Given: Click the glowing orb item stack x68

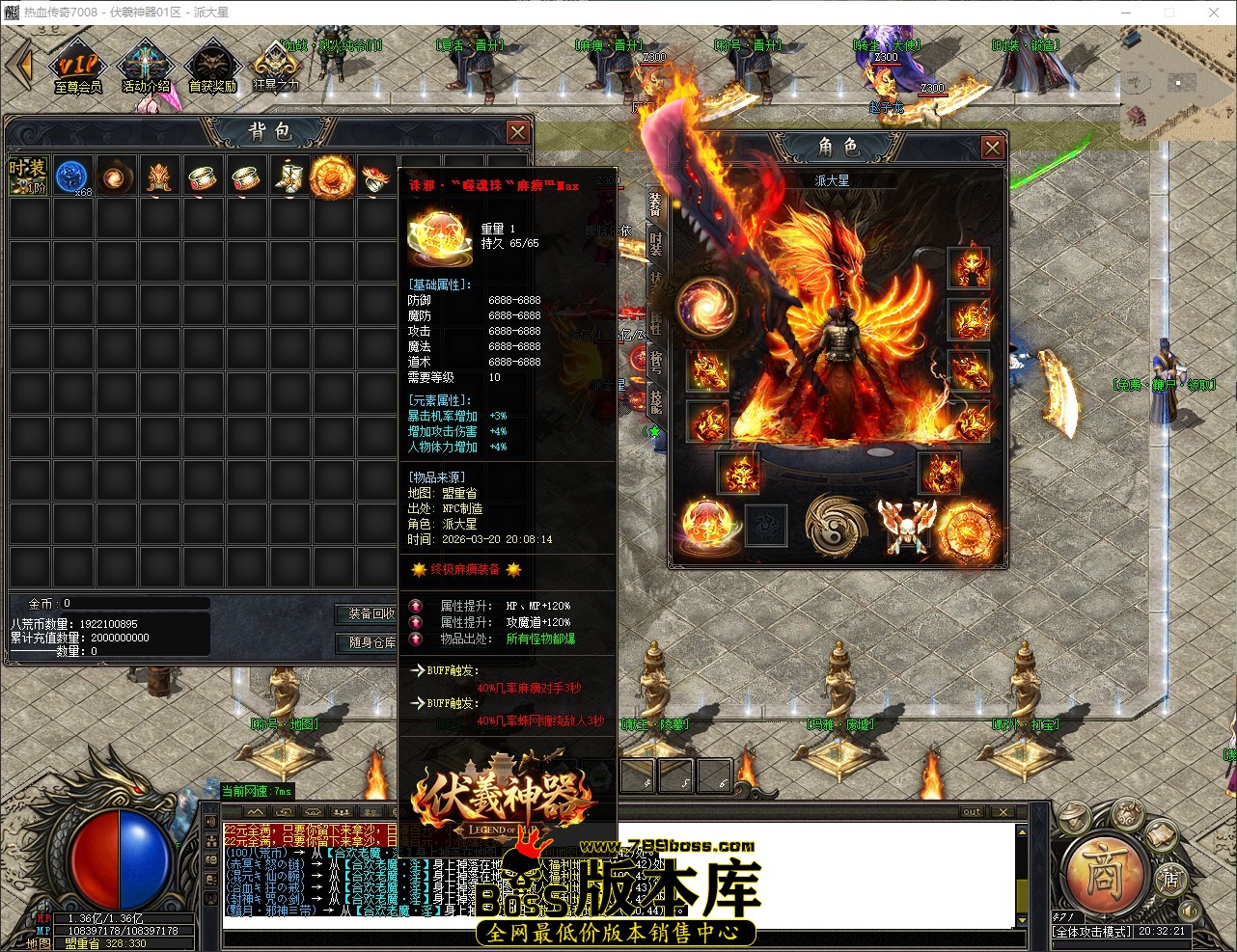Looking at the screenshot, I should [72, 176].
